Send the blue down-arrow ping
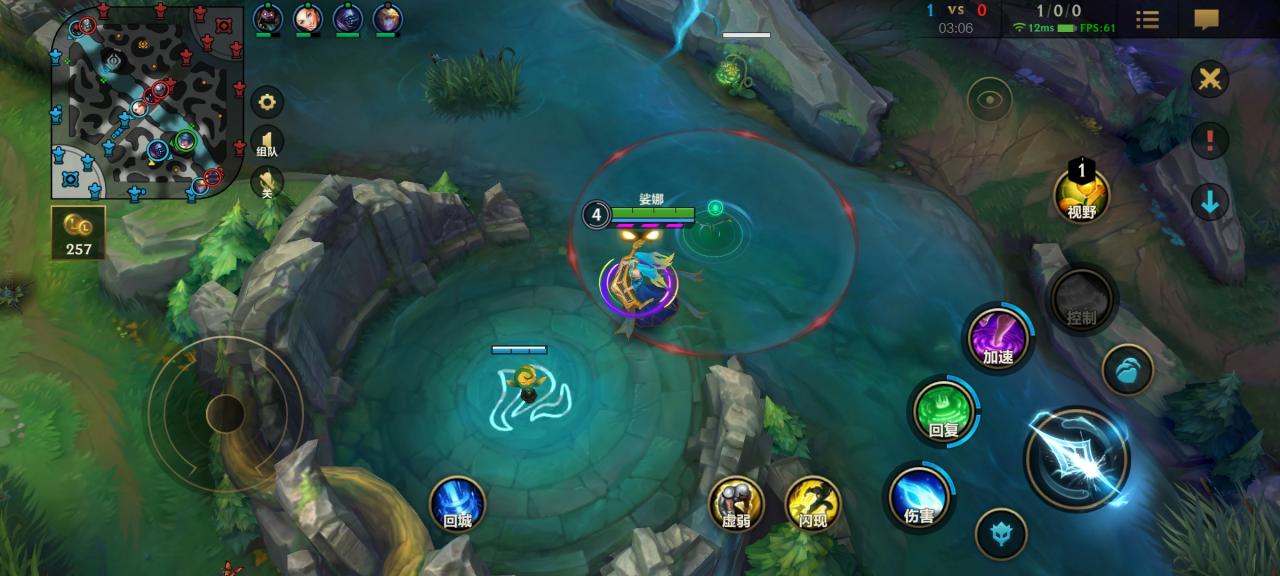The height and width of the screenshot is (576, 1280). (x=1209, y=202)
